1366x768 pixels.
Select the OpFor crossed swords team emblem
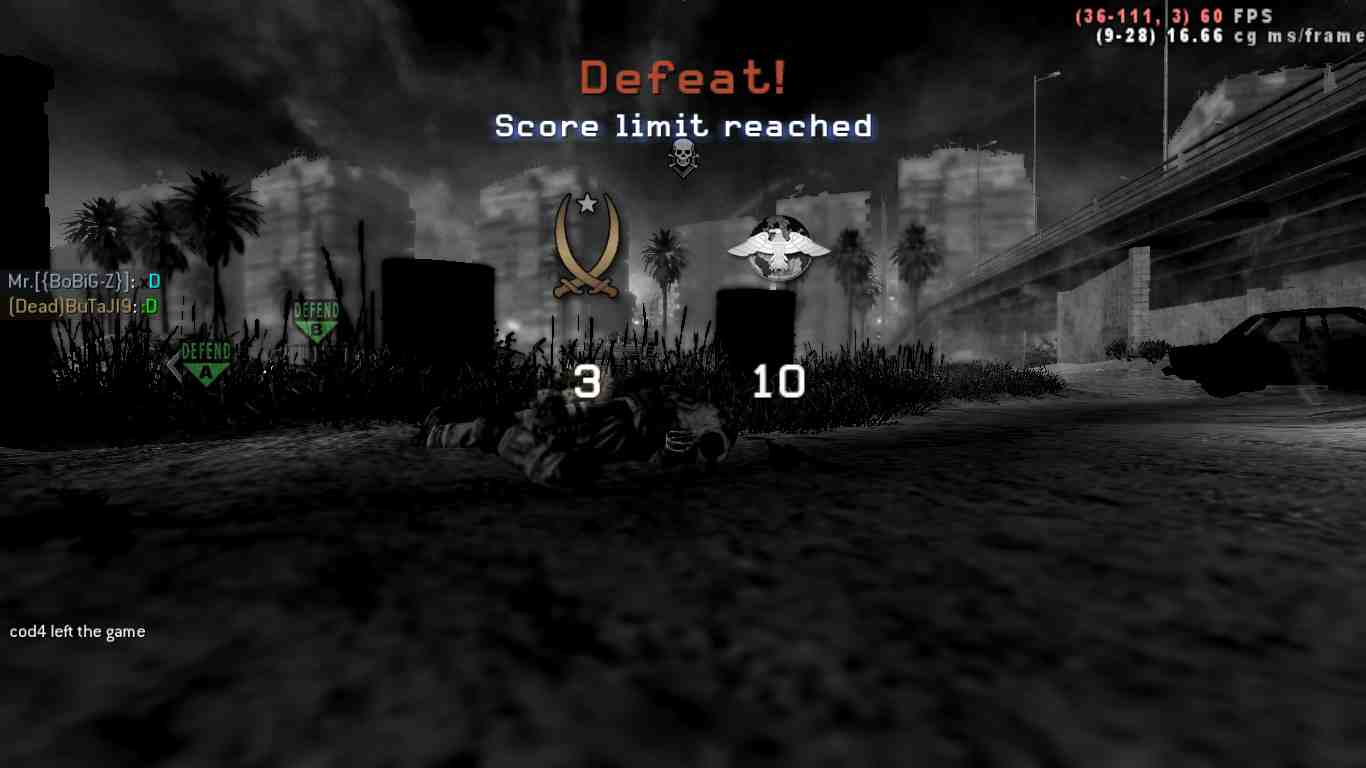coord(586,248)
